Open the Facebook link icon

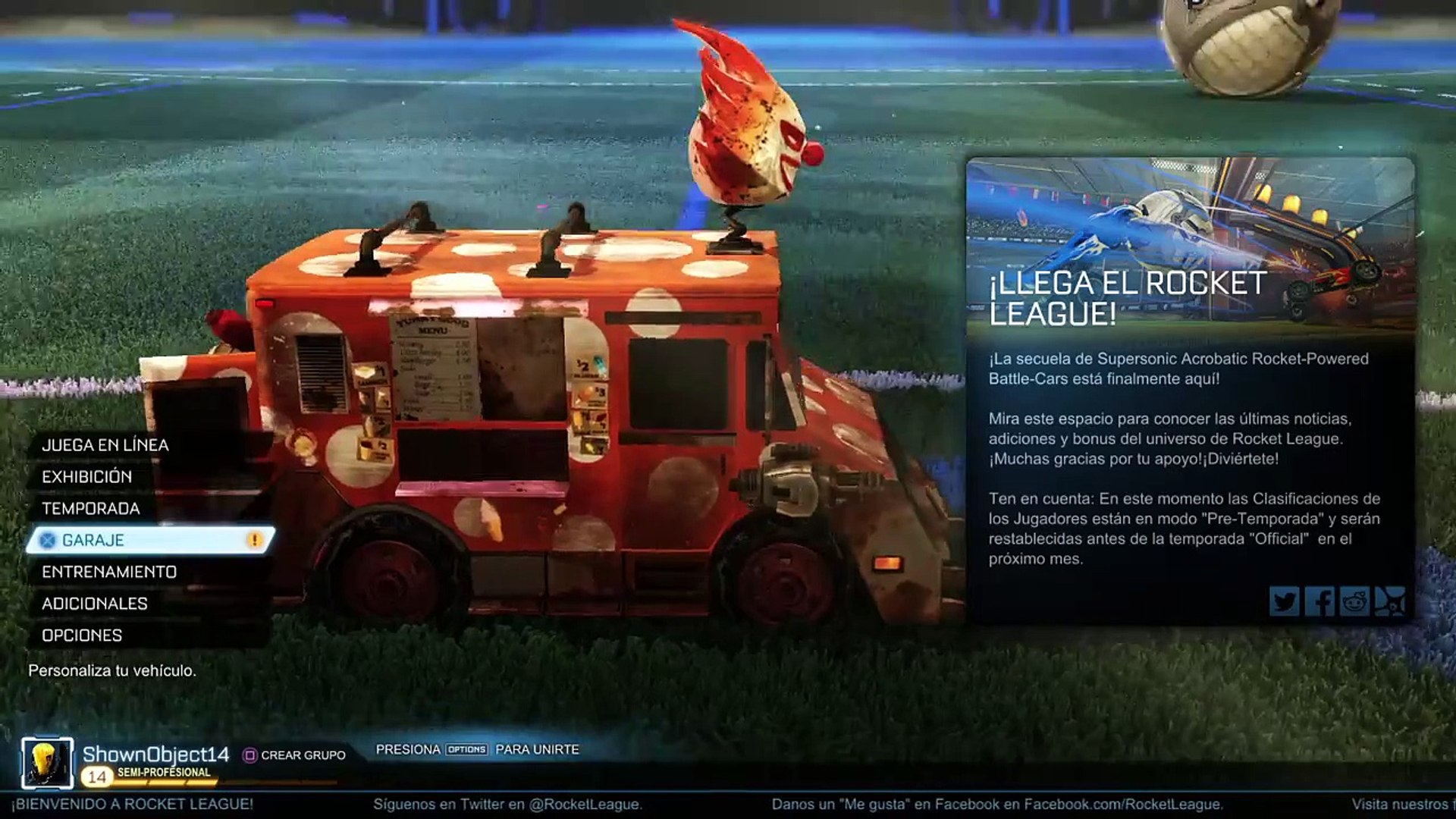point(1319,602)
